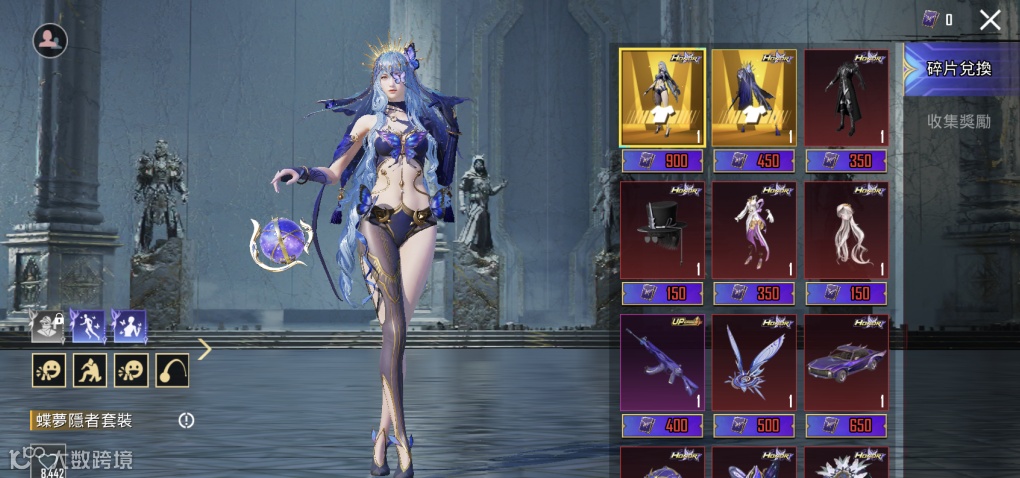Choose the white long hair item
Image resolution: width=1020 pixels, height=478 pixels.
coord(846,230)
